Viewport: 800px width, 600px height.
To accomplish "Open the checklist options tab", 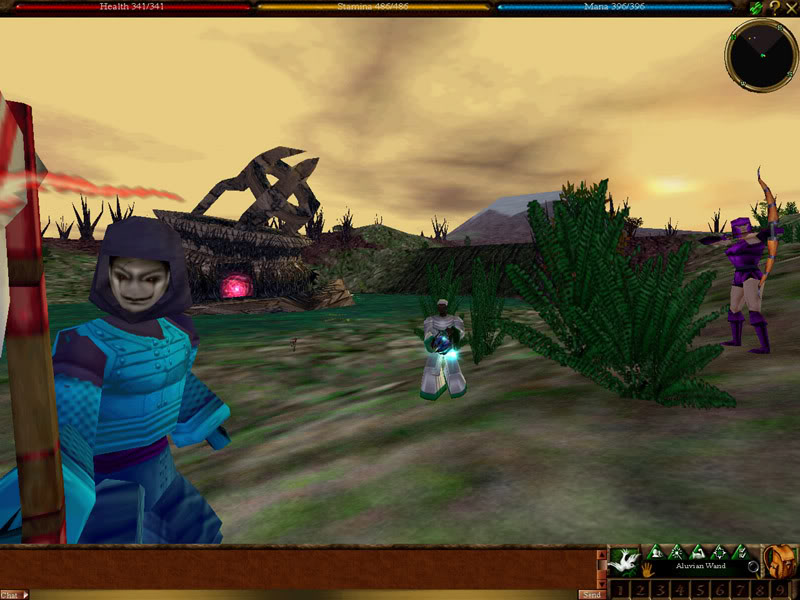I will (739, 552).
